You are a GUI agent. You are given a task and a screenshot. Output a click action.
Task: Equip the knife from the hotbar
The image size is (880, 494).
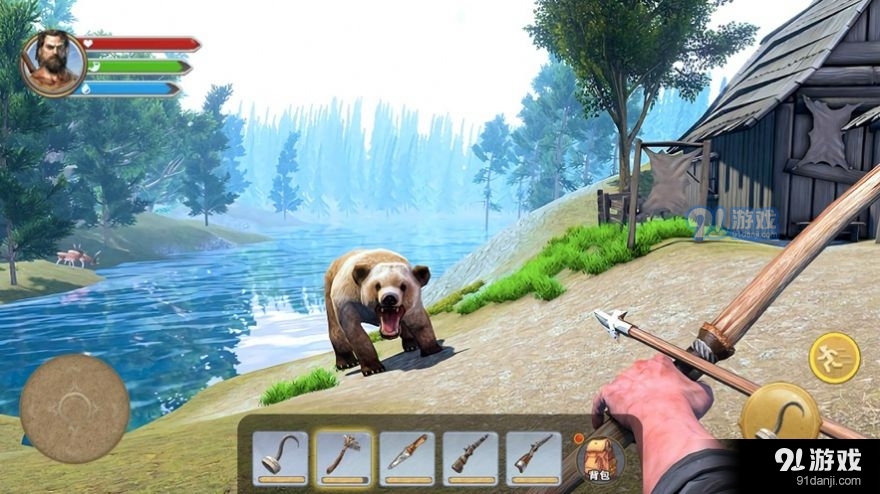(x=407, y=457)
